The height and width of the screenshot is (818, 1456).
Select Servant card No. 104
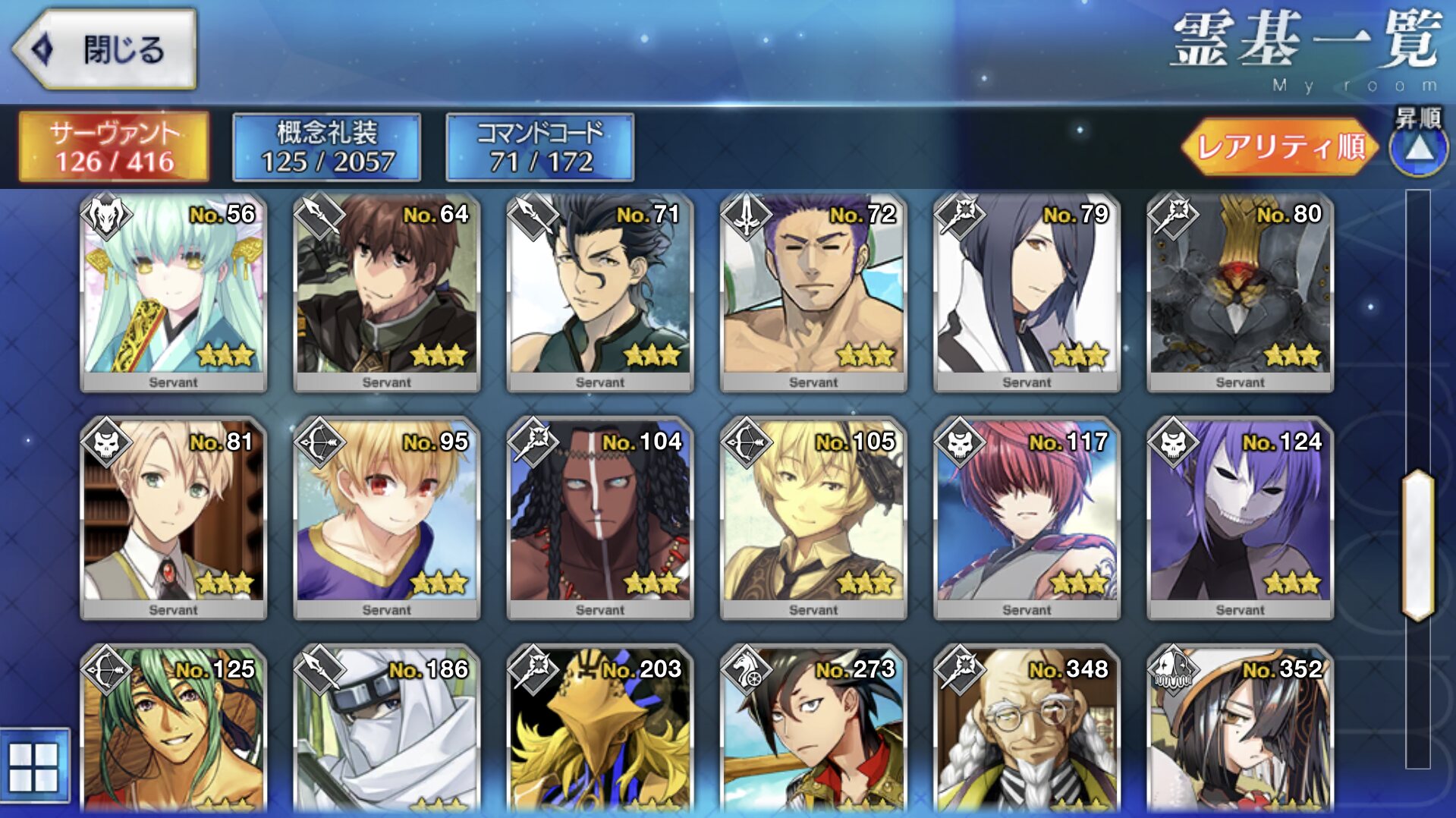pyautogui.click(x=600, y=518)
